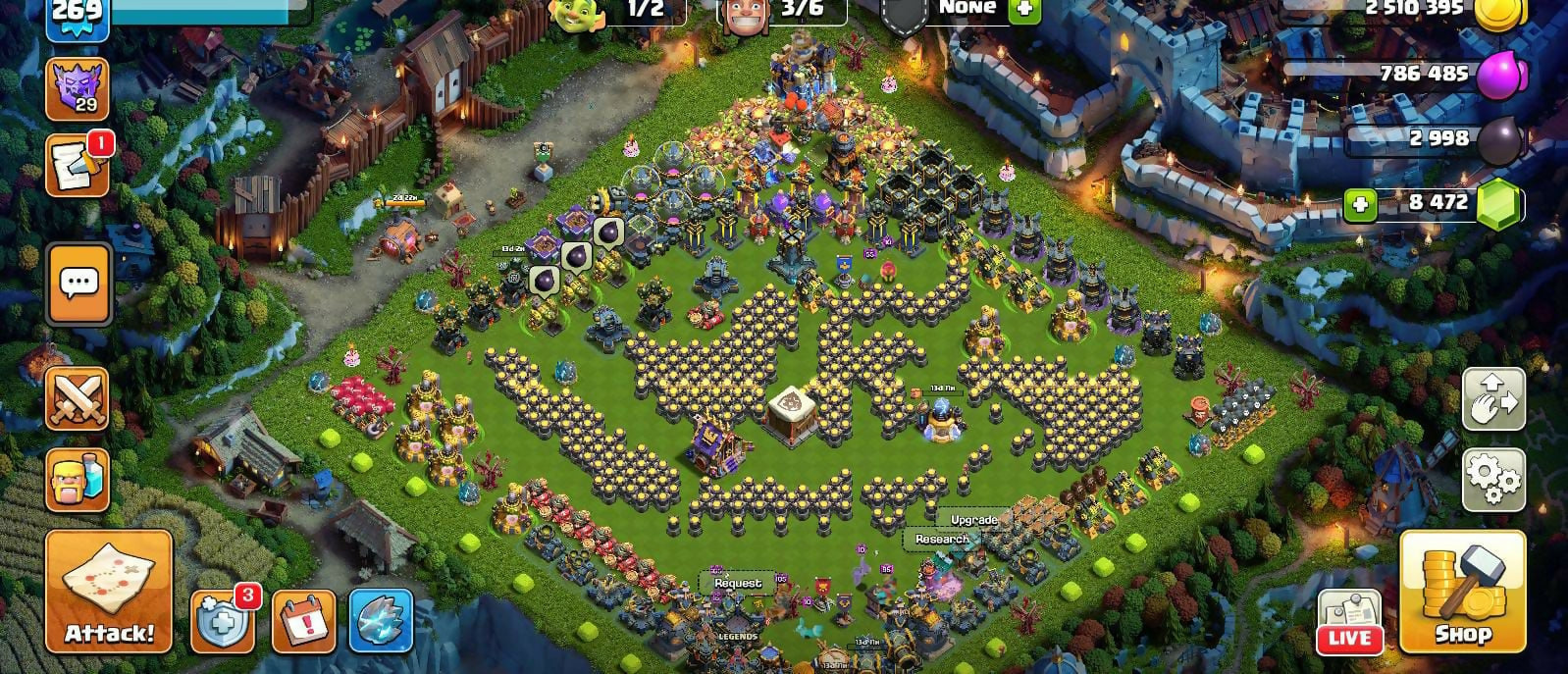Toggle layout editor arrows button
Viewport: 1568px width, 674px height.
coord(1493,398)
